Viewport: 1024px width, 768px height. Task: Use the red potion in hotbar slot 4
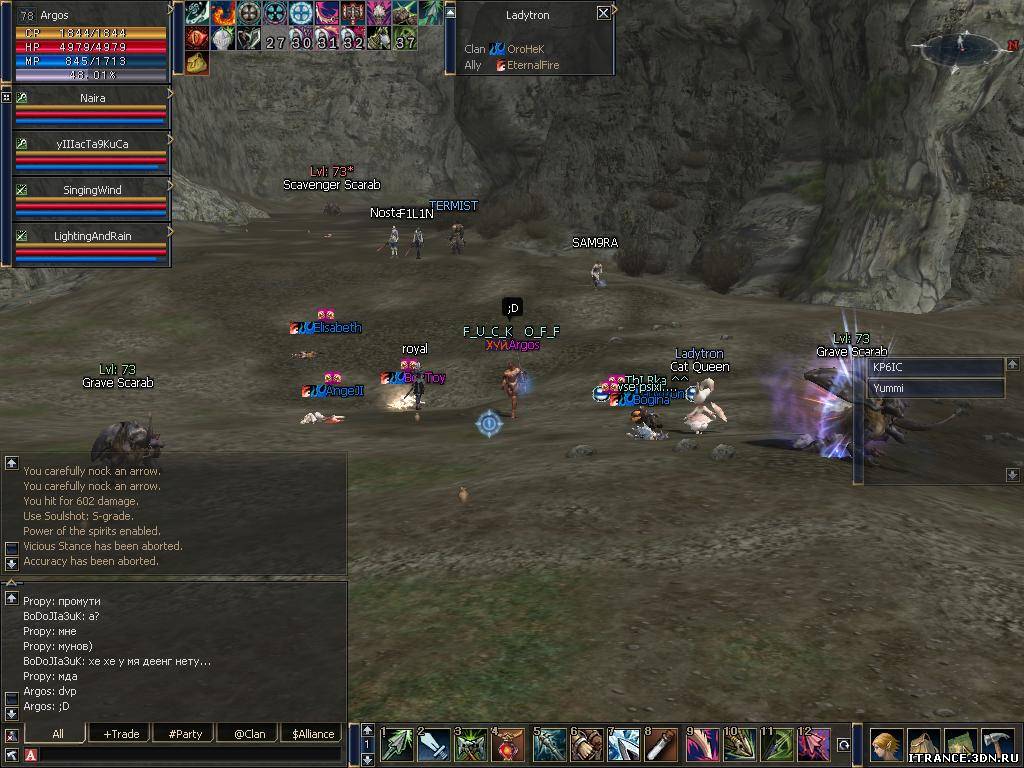pos(508,745)
